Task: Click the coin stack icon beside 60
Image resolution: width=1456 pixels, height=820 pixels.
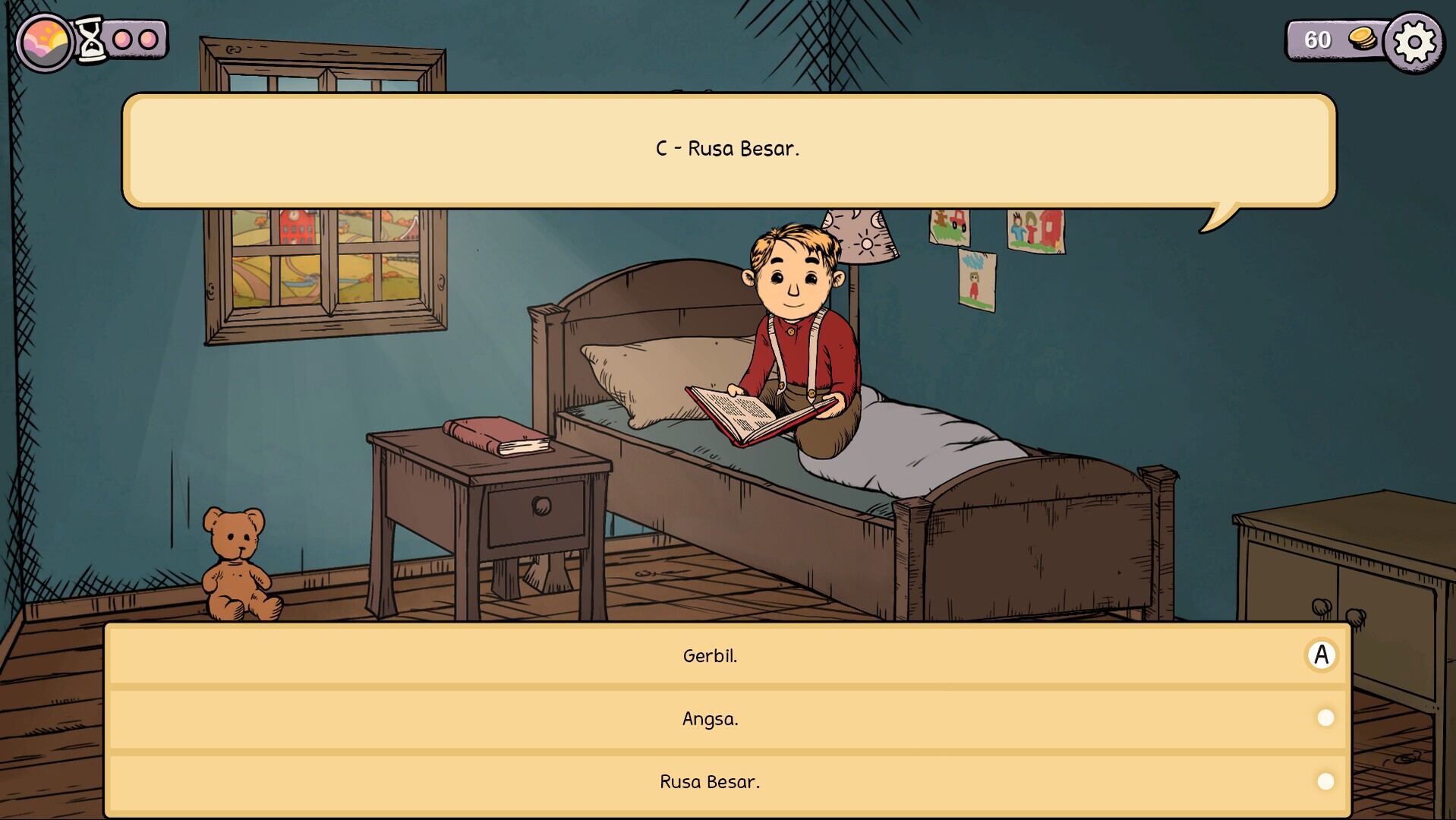Action: (x=1363, y=40)
